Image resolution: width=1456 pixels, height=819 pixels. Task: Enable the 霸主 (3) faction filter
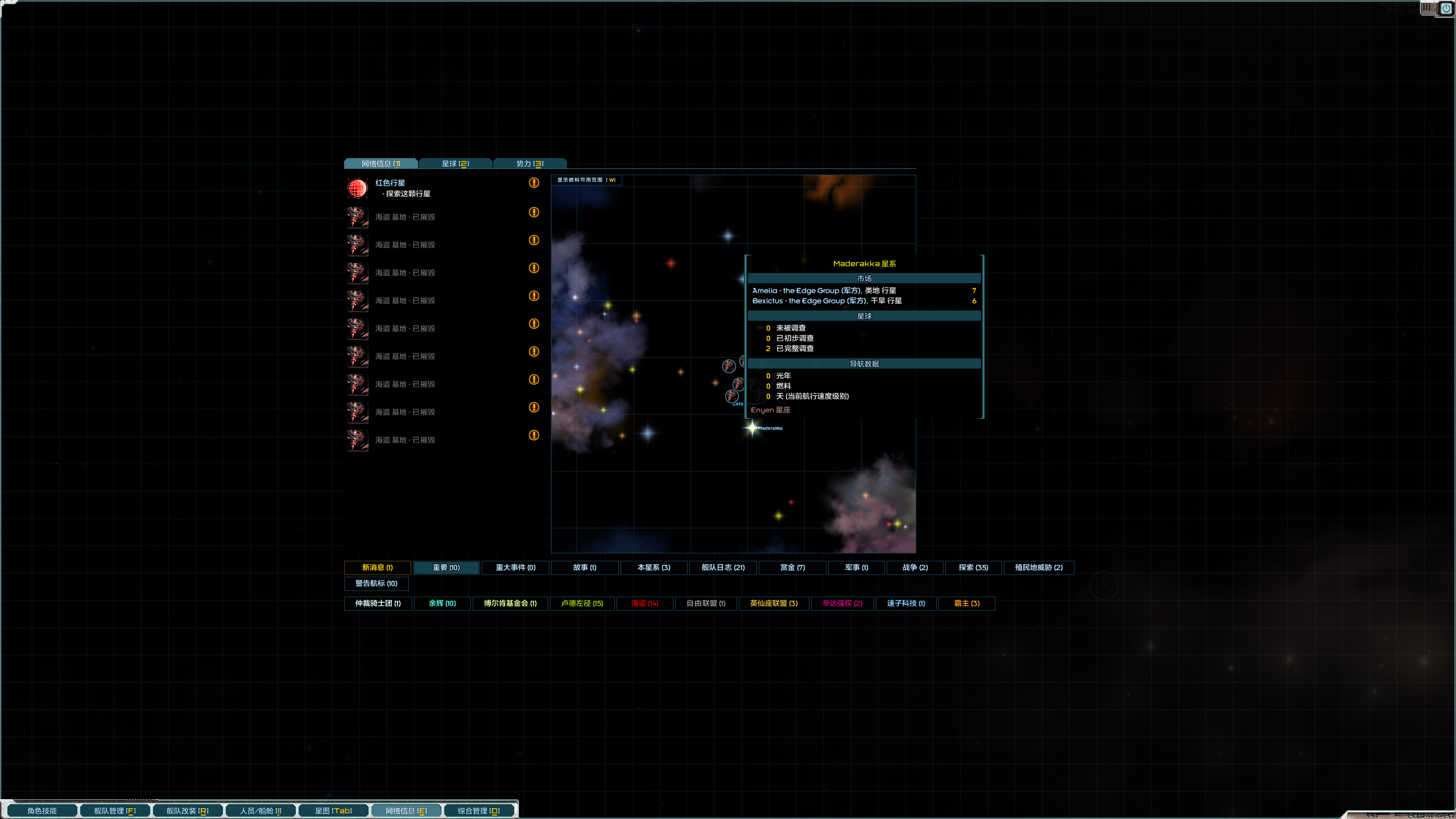click(x=966, y=603)
